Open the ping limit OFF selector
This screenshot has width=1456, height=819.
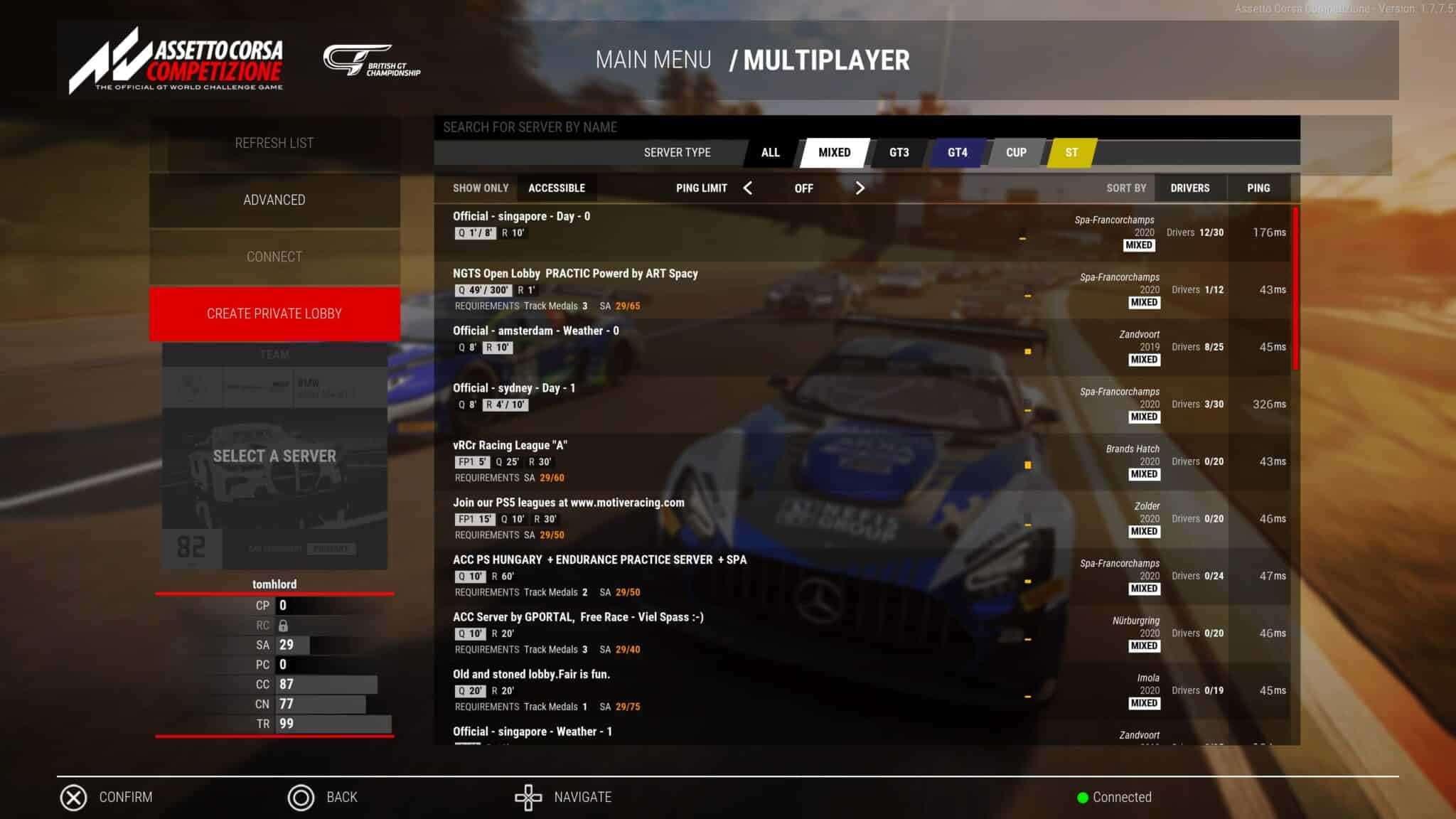point(804,188)
